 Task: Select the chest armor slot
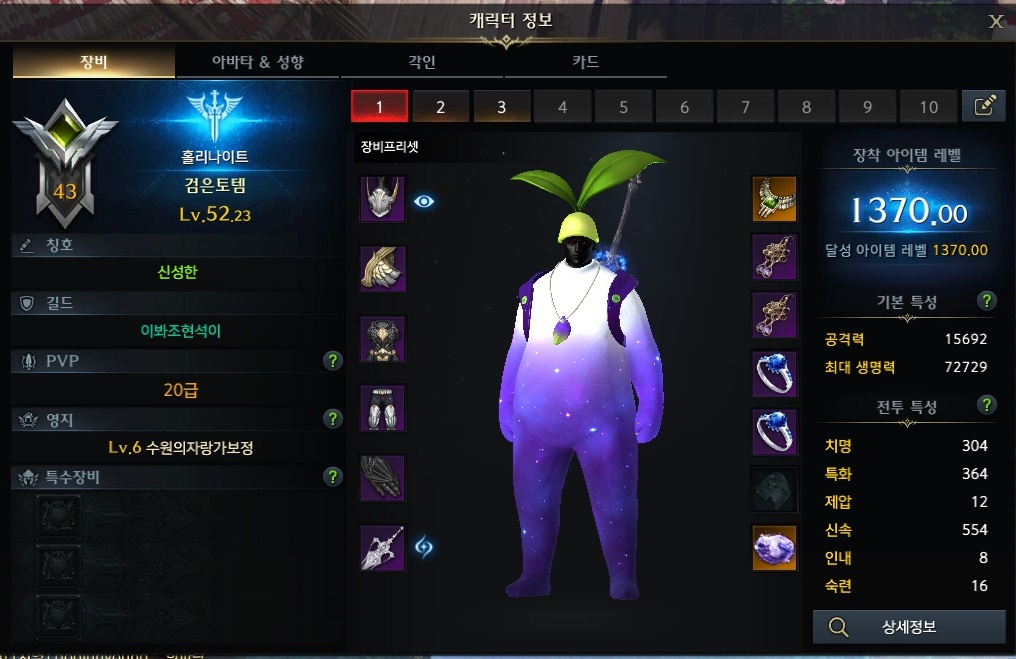click(x=383, y=339)
